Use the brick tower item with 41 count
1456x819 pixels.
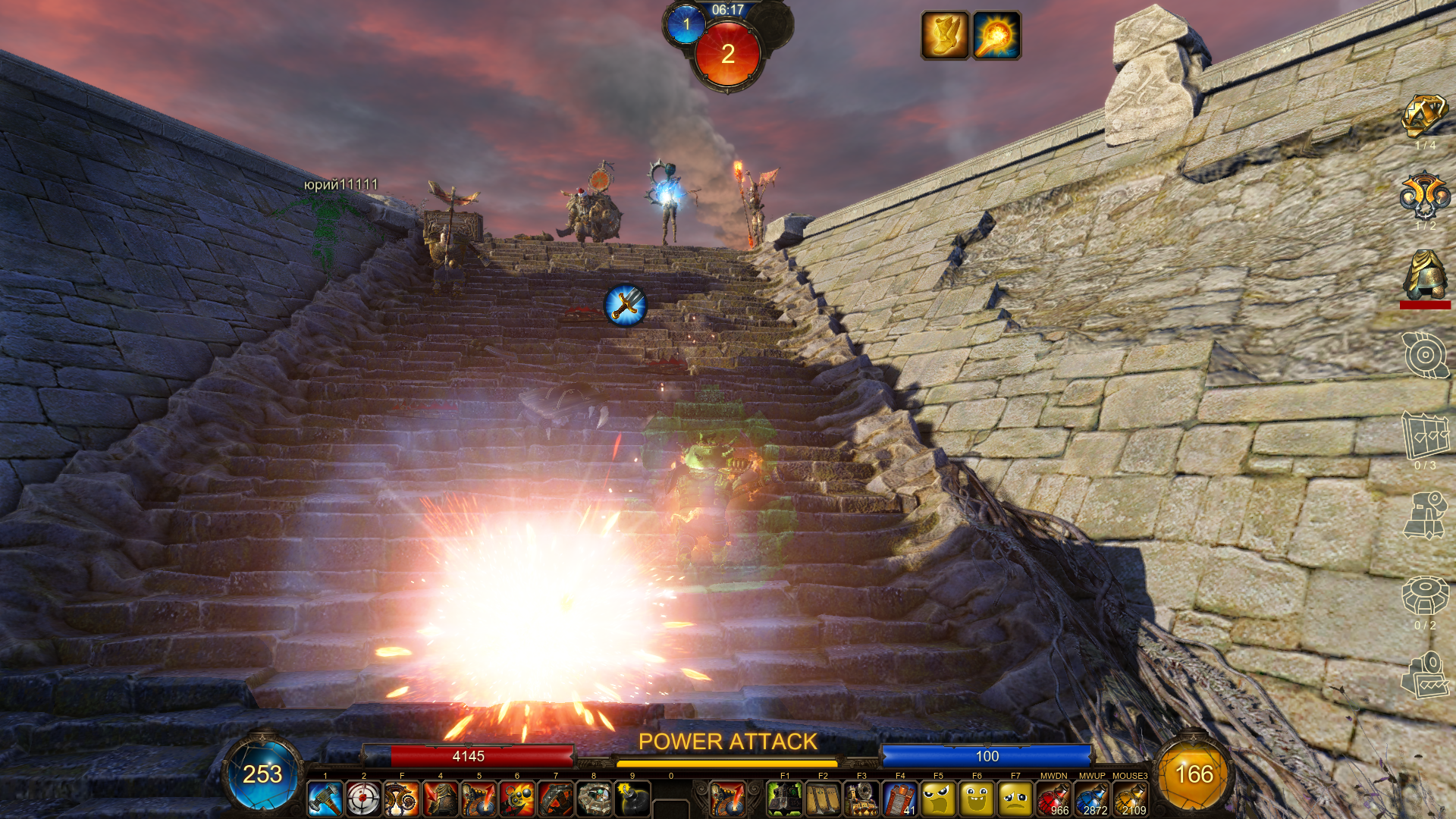point(900,799)
